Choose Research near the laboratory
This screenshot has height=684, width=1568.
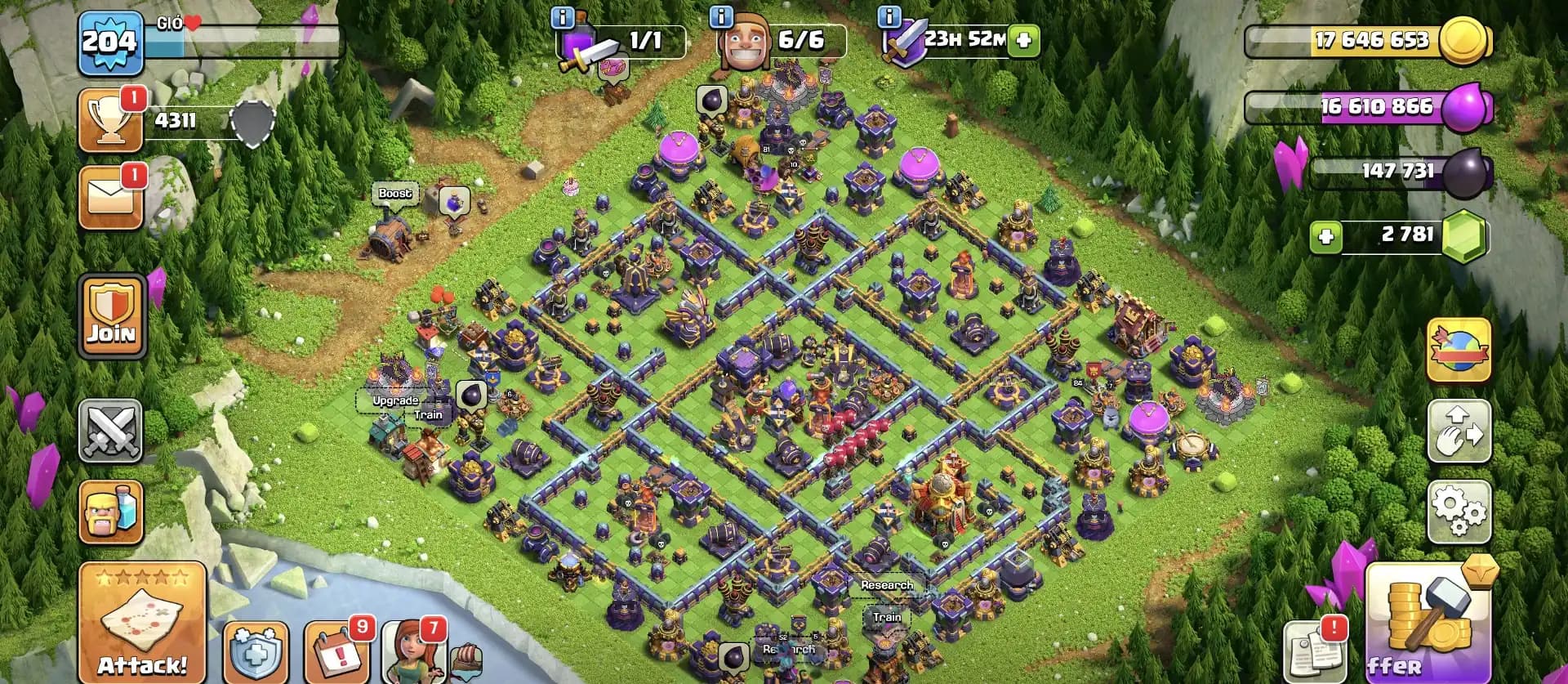point(887,586)
